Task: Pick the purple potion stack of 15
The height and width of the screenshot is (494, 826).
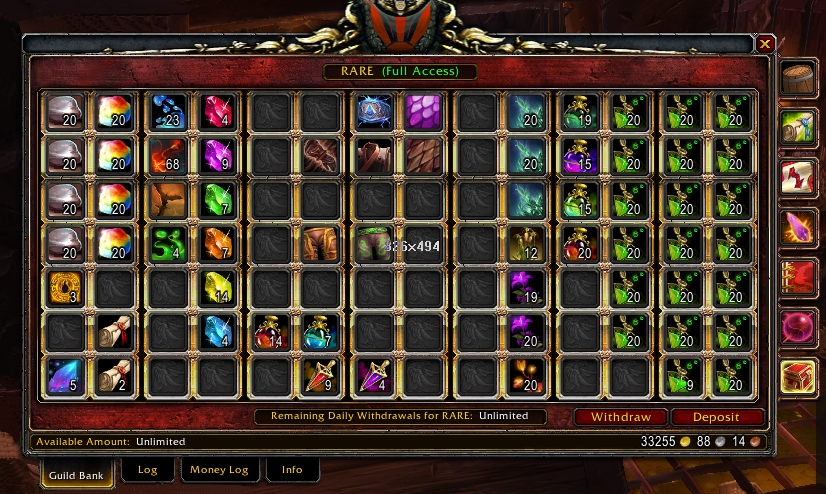Action: (582, 157)
